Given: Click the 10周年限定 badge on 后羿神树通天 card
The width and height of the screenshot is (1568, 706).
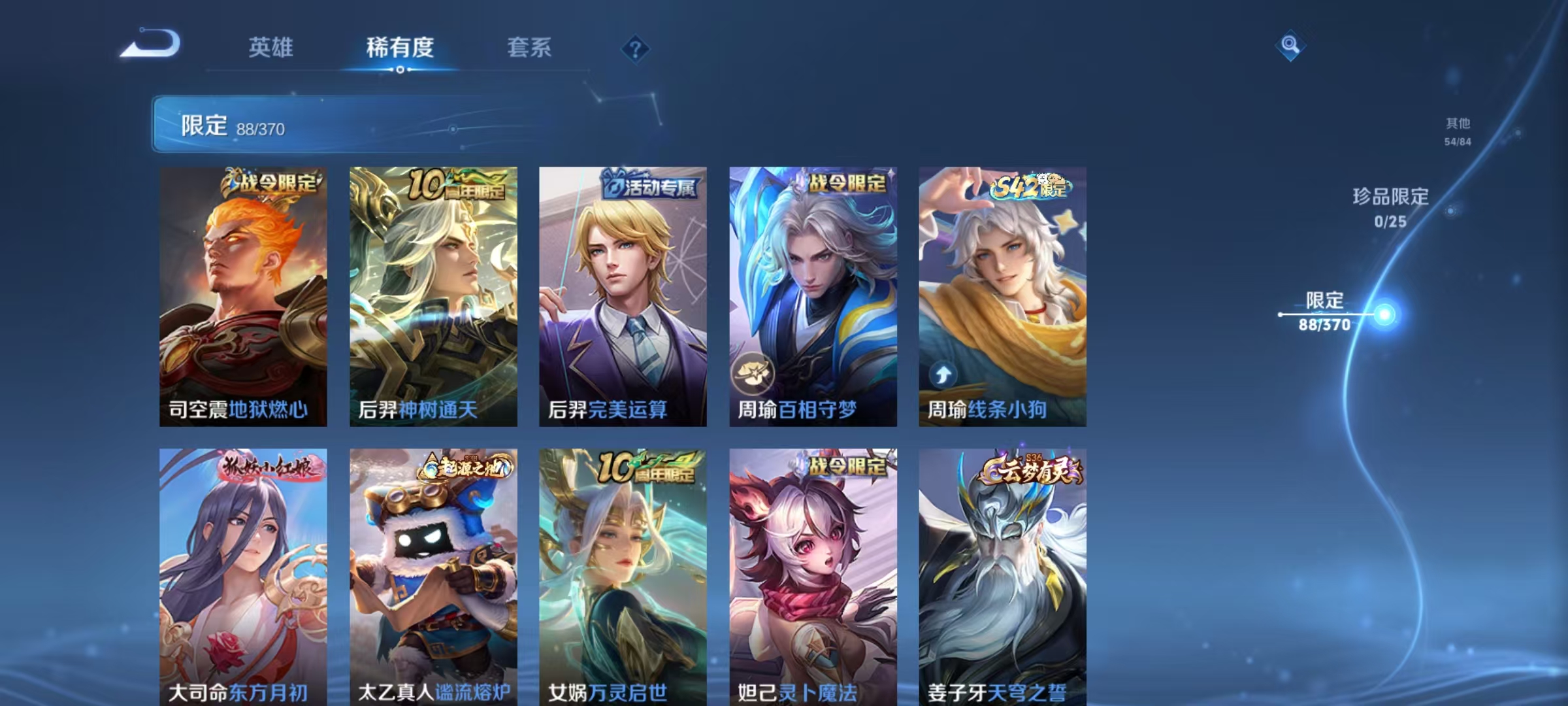Looking at the screenshot, I should click(x=453, y=186).
